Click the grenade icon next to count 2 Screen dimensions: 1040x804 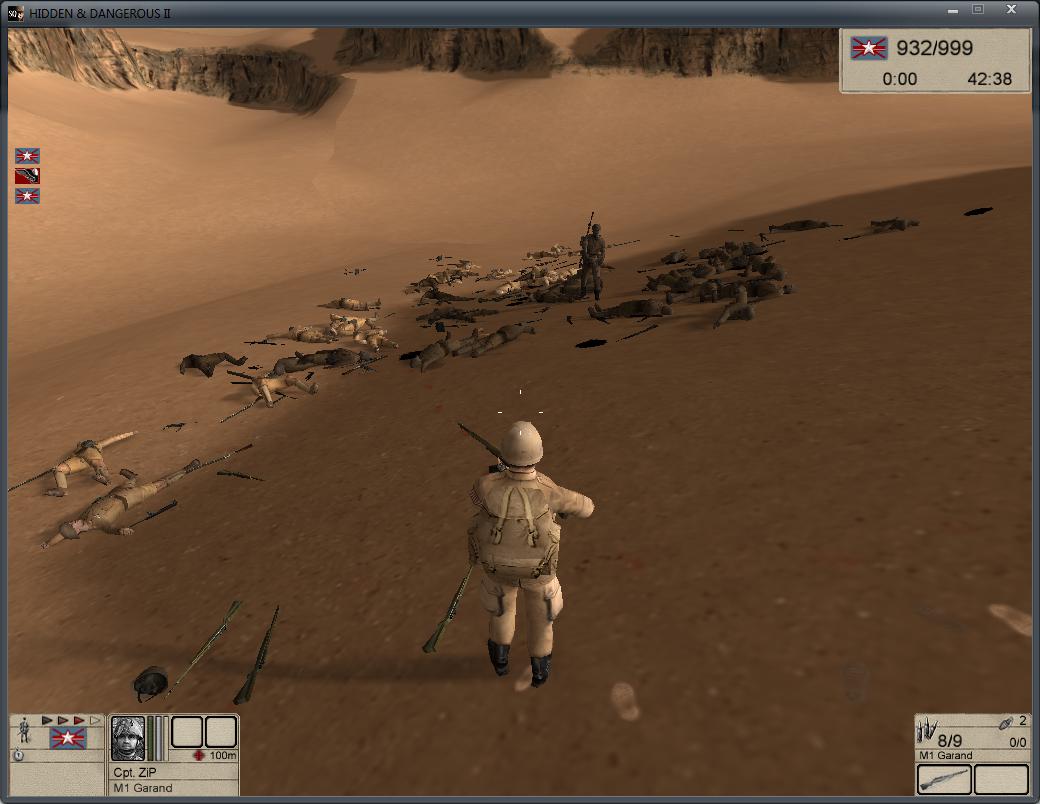click(x=1007, y=722)
